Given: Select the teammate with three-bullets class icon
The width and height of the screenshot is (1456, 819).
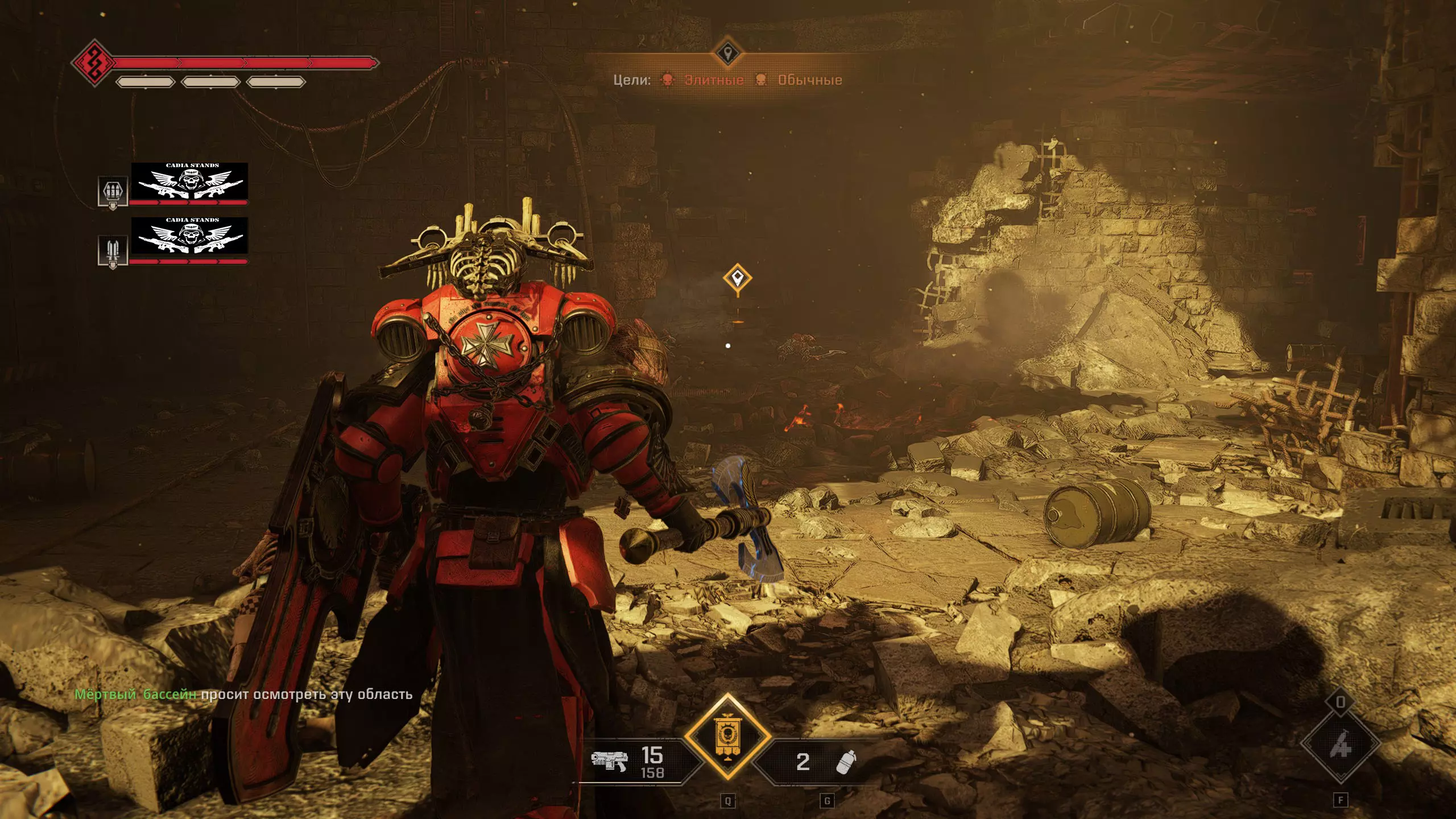Looking at the screenshot, I should 111,192.
